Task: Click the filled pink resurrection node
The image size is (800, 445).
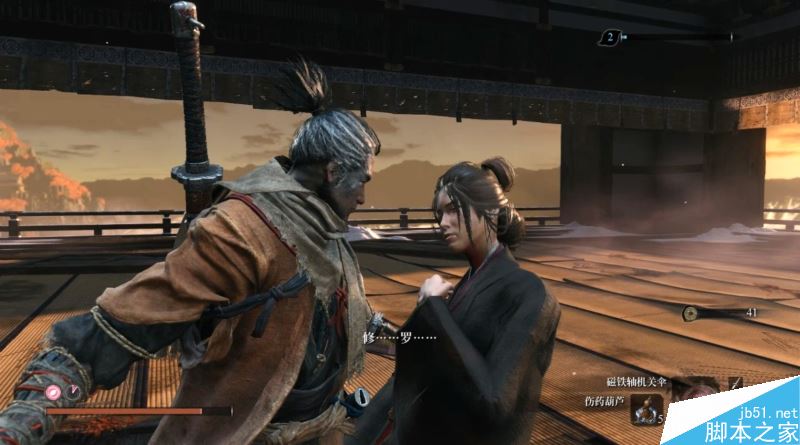Action: coord(53,391)
